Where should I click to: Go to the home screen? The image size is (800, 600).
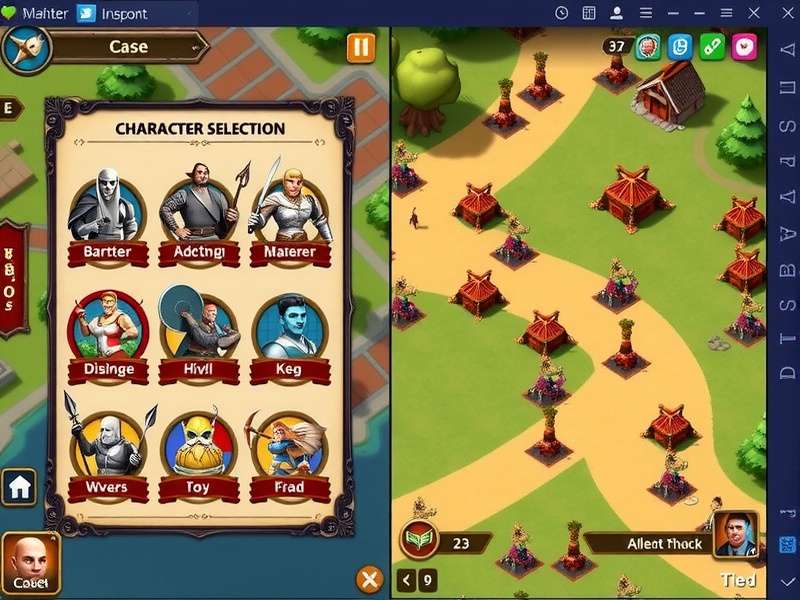(x=21, y=488)
